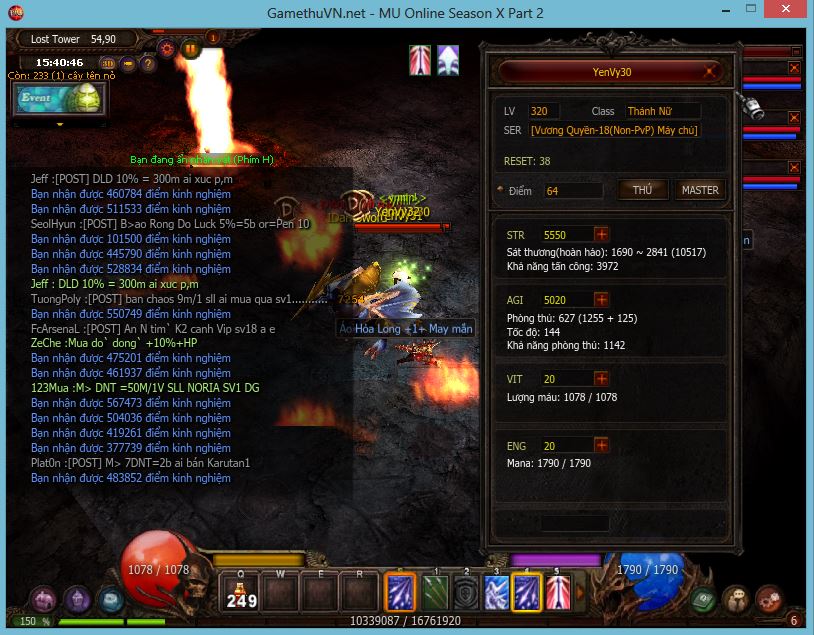The height and width of the screenshot is (635, 814).
Task: Select the skill in hotbar slot 1
Action: [435, 592]
